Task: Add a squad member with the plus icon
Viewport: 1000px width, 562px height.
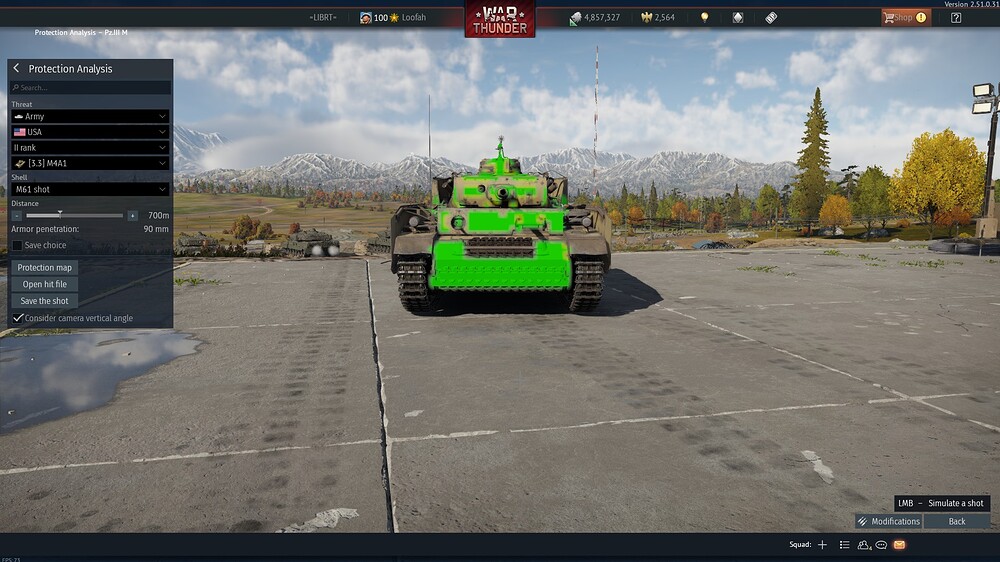Action: point(822,545)
